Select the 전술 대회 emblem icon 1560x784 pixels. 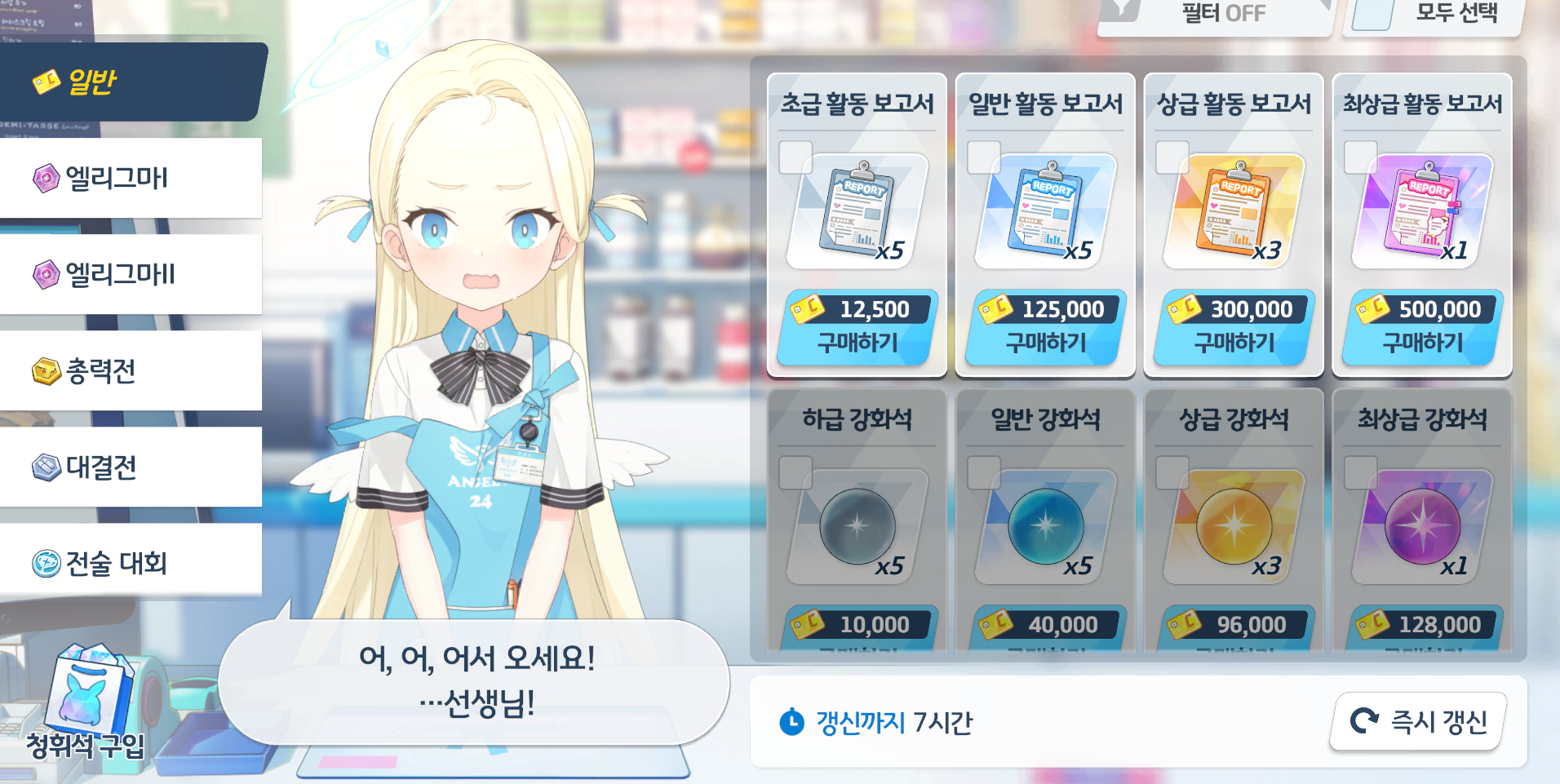[47, 561]
